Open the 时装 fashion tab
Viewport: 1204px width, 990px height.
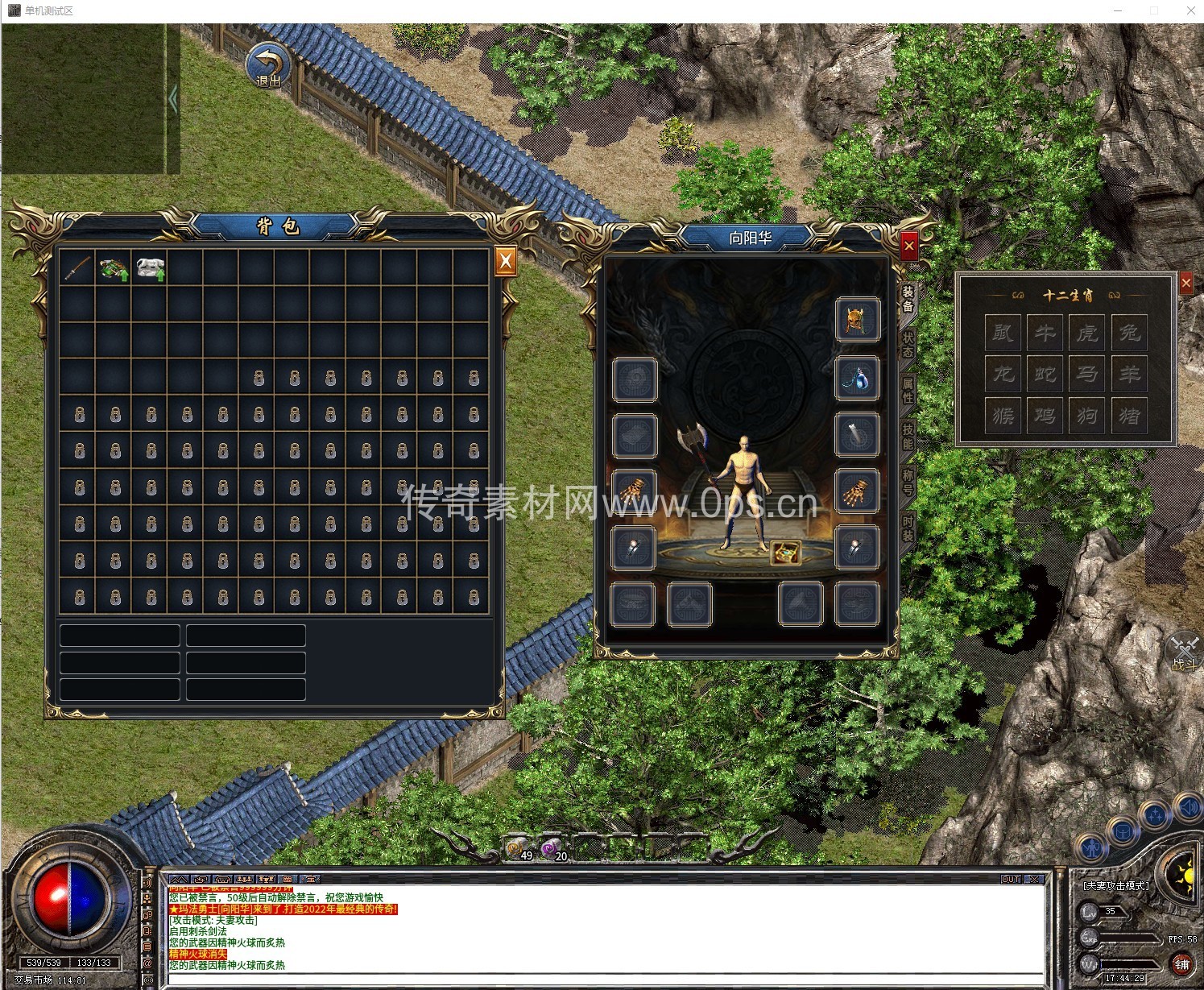pos(908,529)
